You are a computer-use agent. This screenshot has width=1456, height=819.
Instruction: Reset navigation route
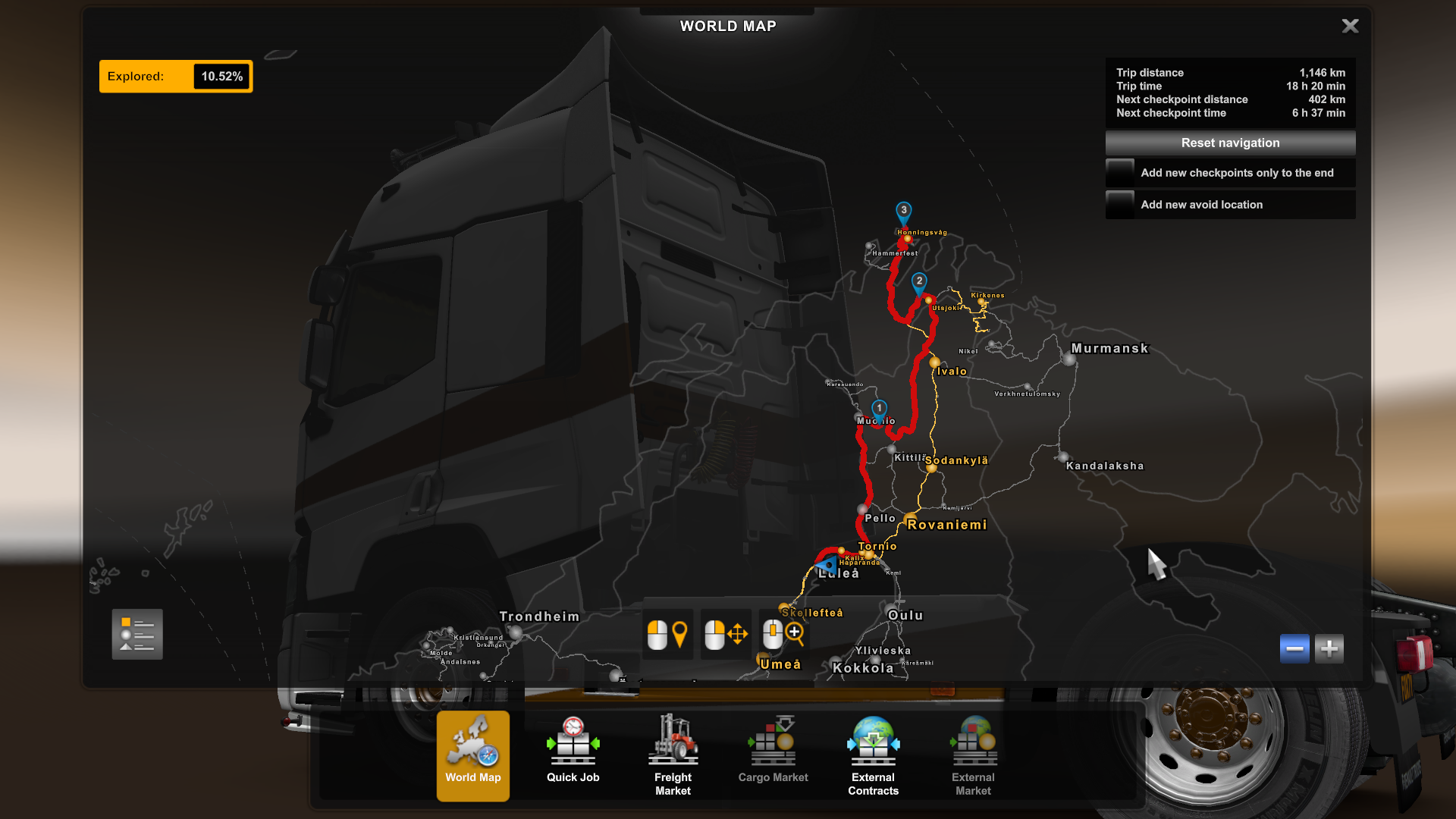tap(1230, 143)
